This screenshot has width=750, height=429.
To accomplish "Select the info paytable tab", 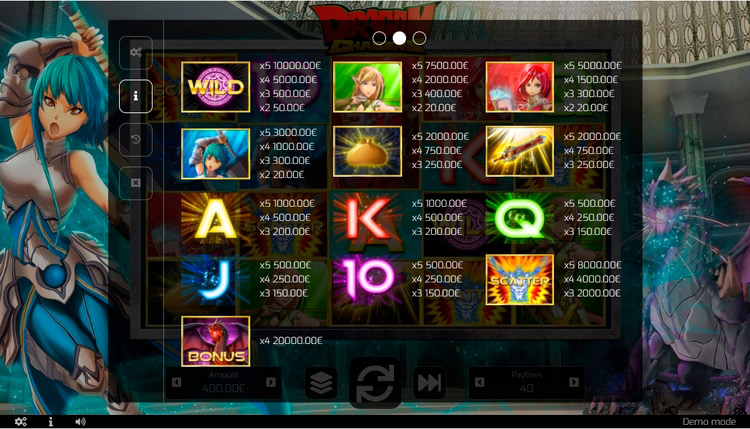I will (x=136, y=96).
